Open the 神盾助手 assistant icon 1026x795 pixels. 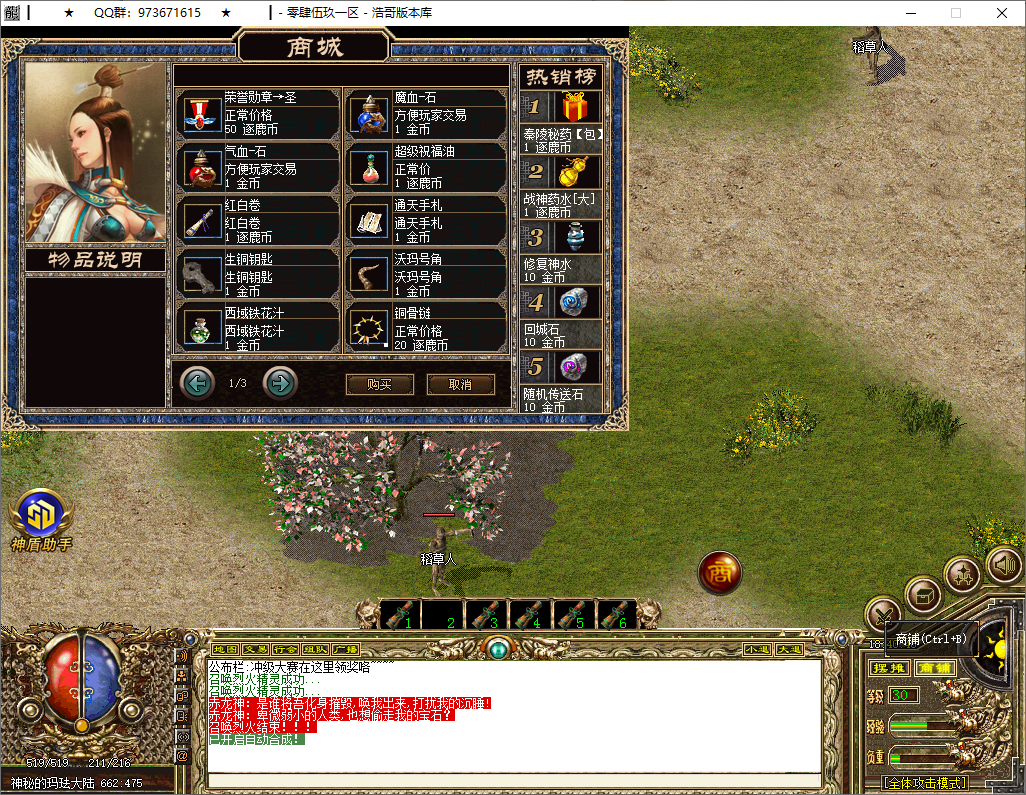[x=41, y=514]
